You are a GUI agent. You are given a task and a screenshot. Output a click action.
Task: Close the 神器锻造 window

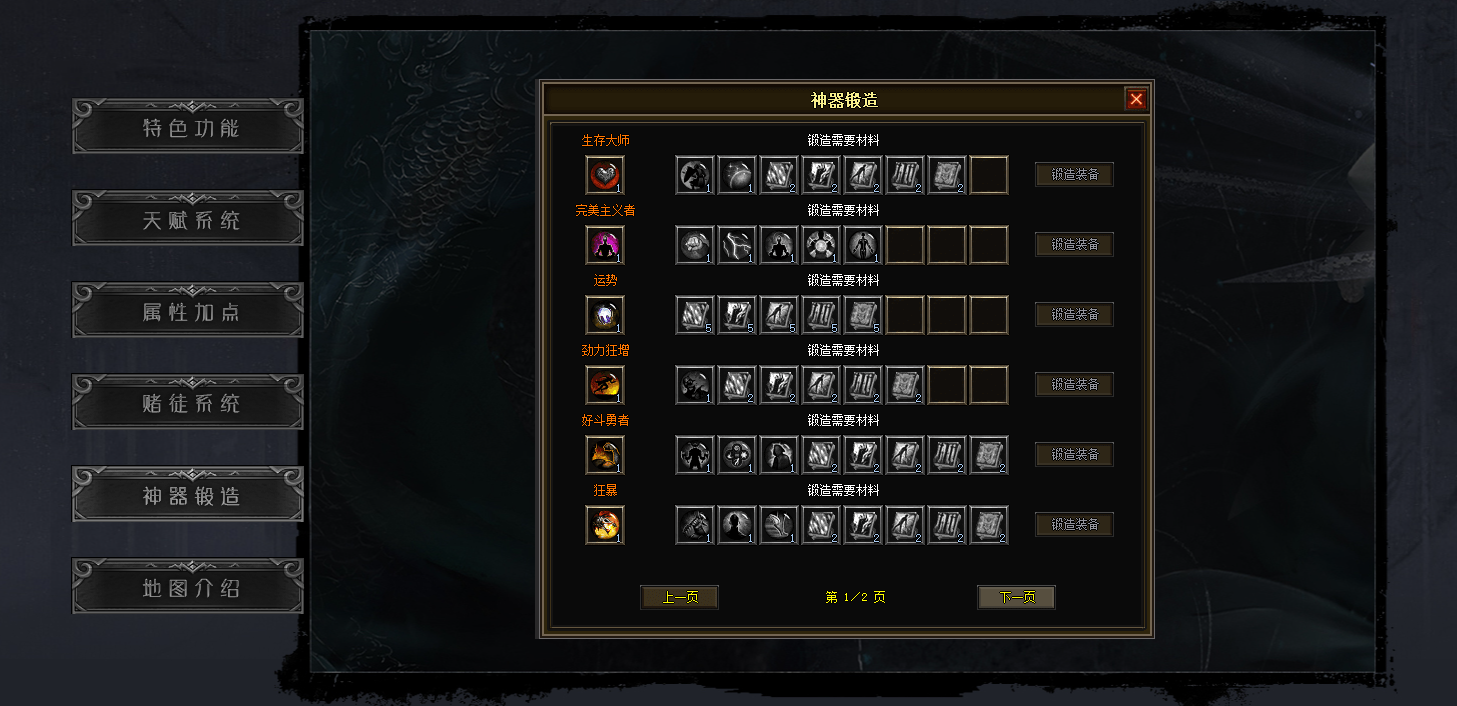click(1135, 99)
